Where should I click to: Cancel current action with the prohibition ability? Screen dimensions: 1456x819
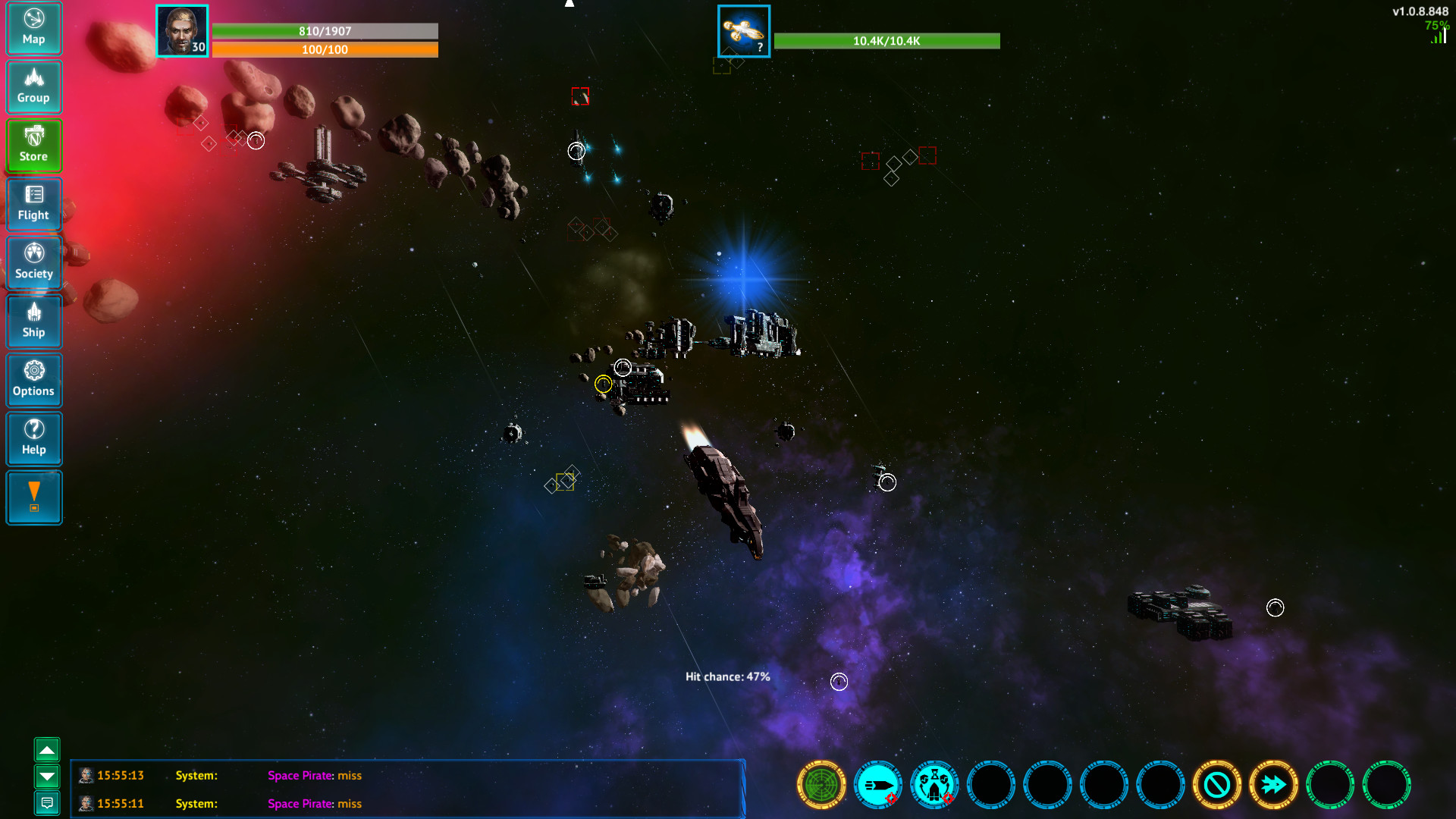tap(1218, 786)
